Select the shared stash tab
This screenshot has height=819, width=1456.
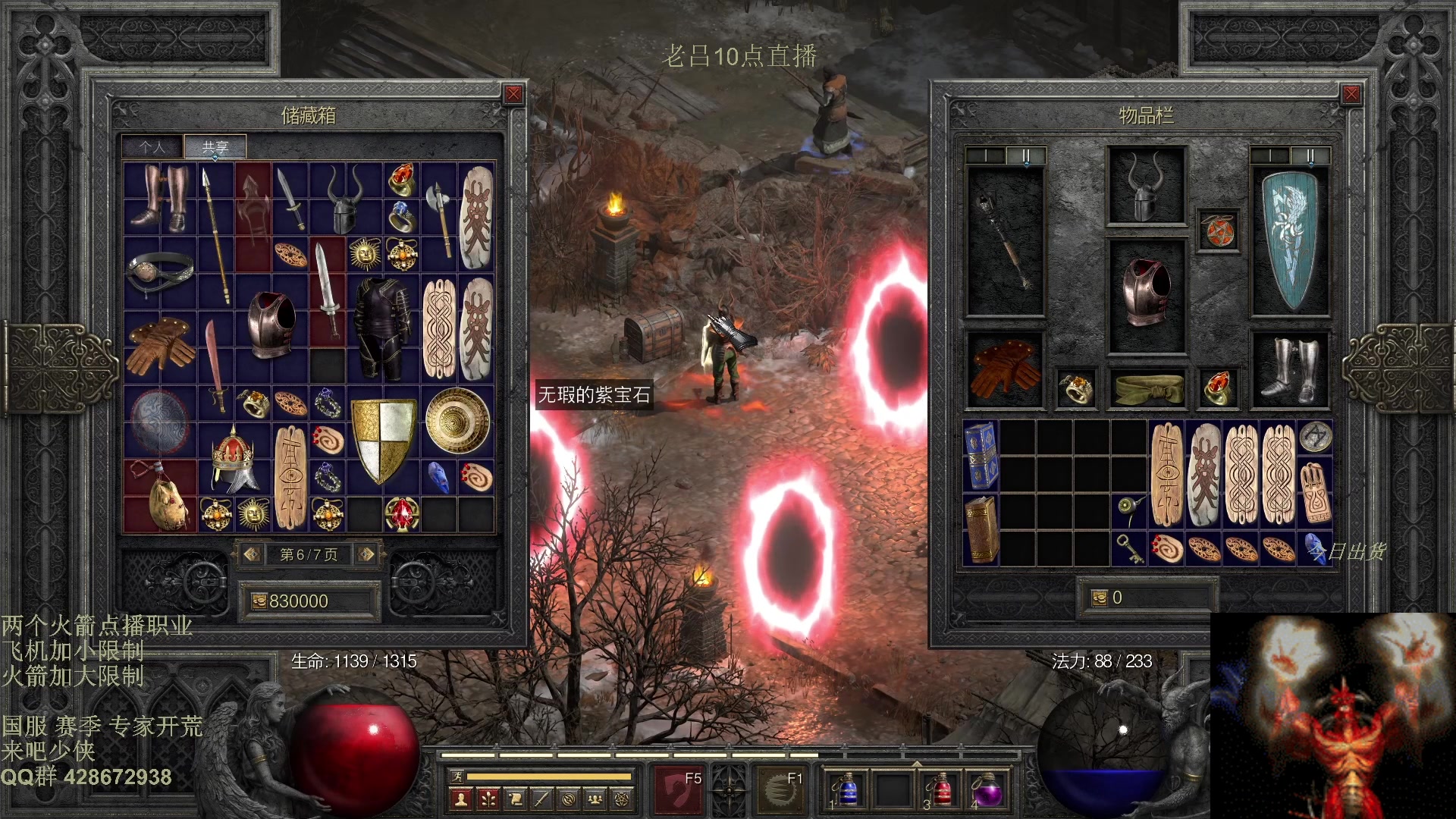pyautogui.click(x=215, y=147)
